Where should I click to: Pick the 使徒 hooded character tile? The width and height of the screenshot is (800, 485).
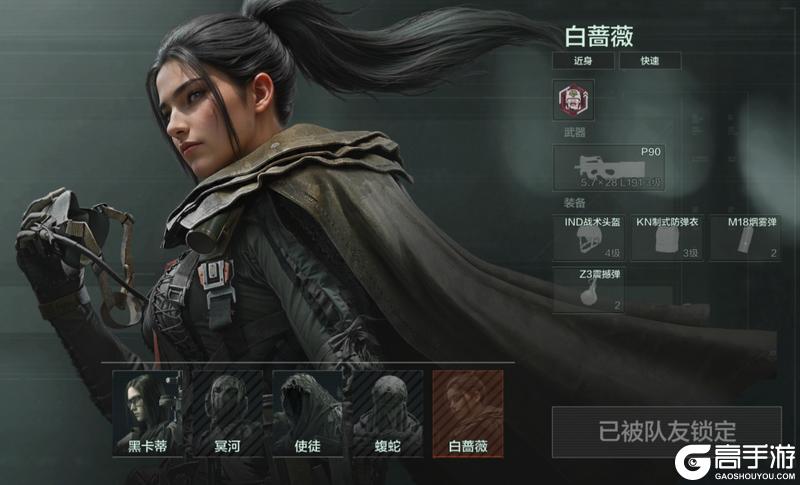coord(307,414)
